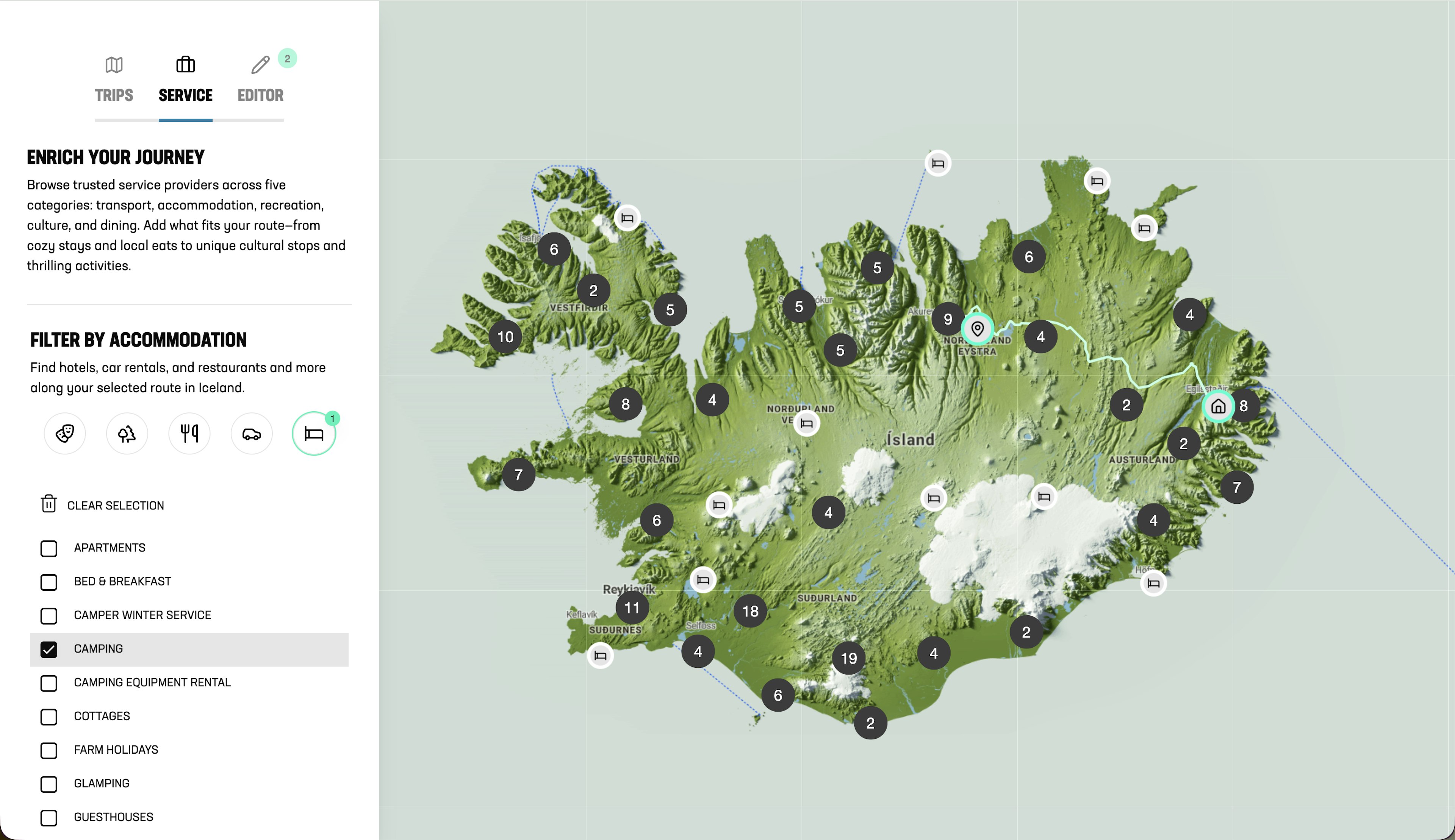Select the recreation trees filter icon
1455x840 pixels.
[x=127, y=433]
